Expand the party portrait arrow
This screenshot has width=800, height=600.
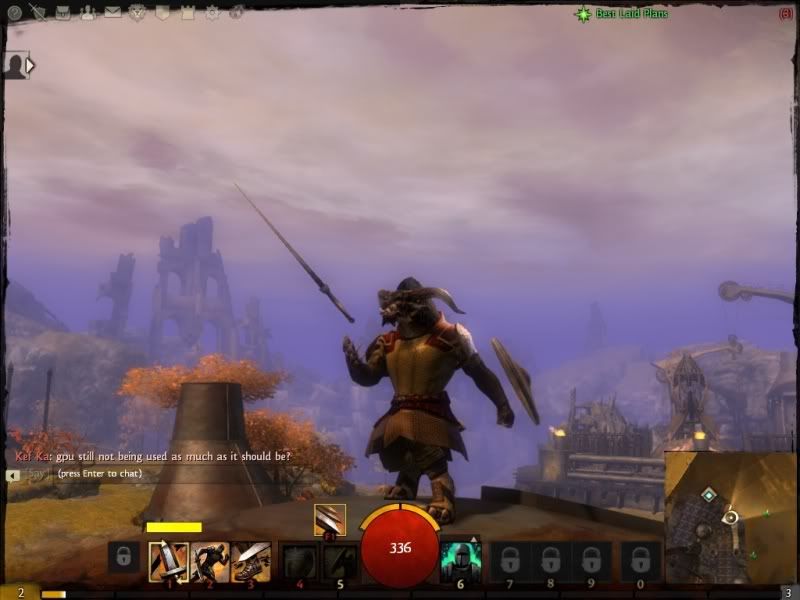(30, 66)
